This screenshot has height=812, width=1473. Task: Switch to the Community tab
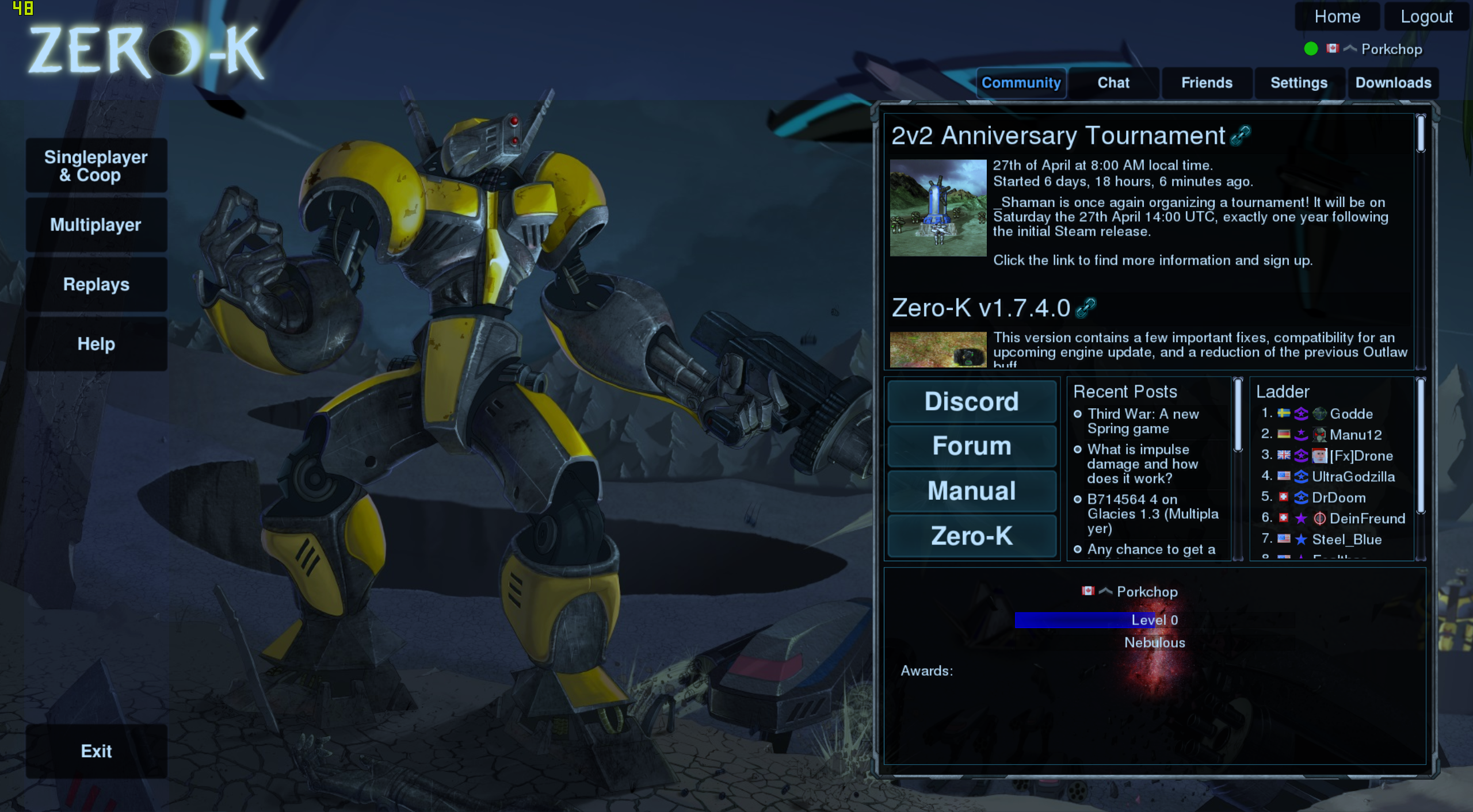1021,83
